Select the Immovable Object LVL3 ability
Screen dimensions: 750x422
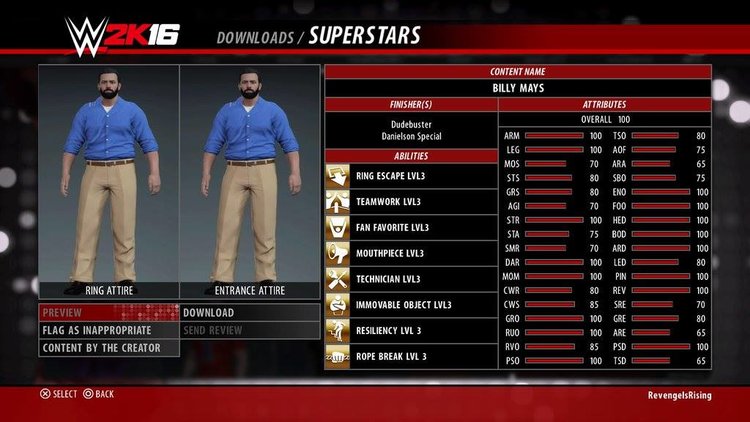[x=410, y=304]
